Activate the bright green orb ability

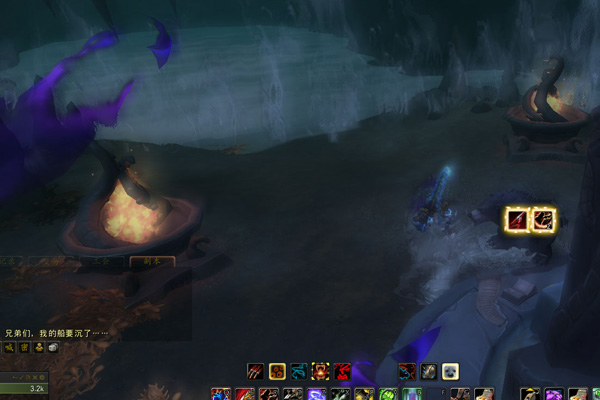[x=387, y=395]
